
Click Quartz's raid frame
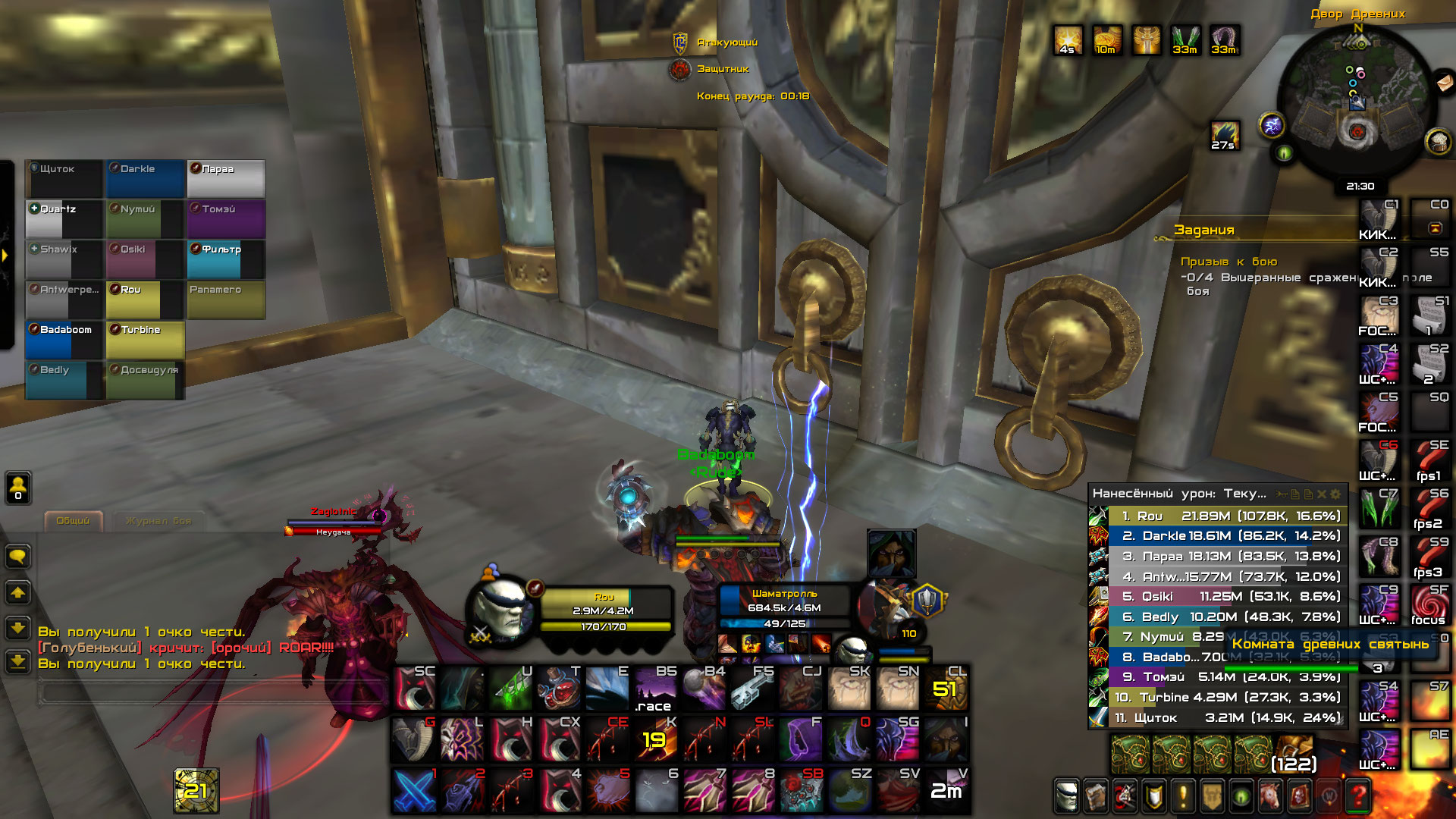pyautogui.click(x=64, y=219)
